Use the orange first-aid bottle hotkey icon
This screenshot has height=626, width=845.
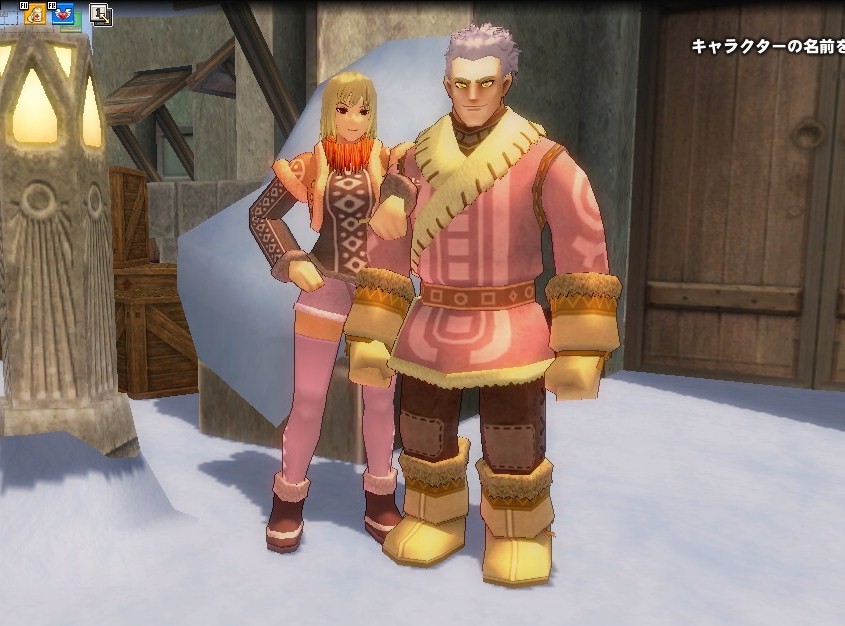[36, 14]
